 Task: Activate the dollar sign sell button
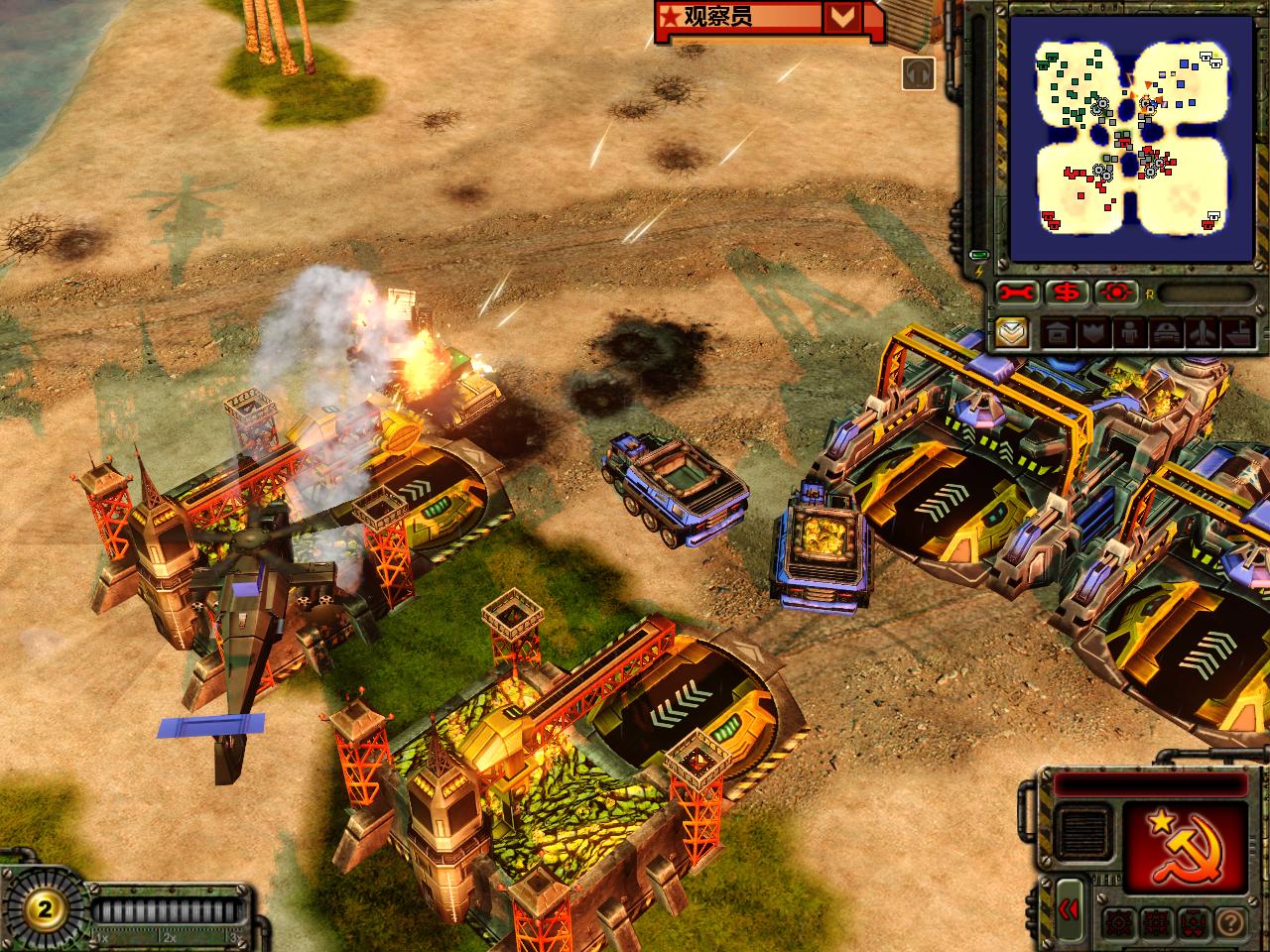[x=1068, y=293]
